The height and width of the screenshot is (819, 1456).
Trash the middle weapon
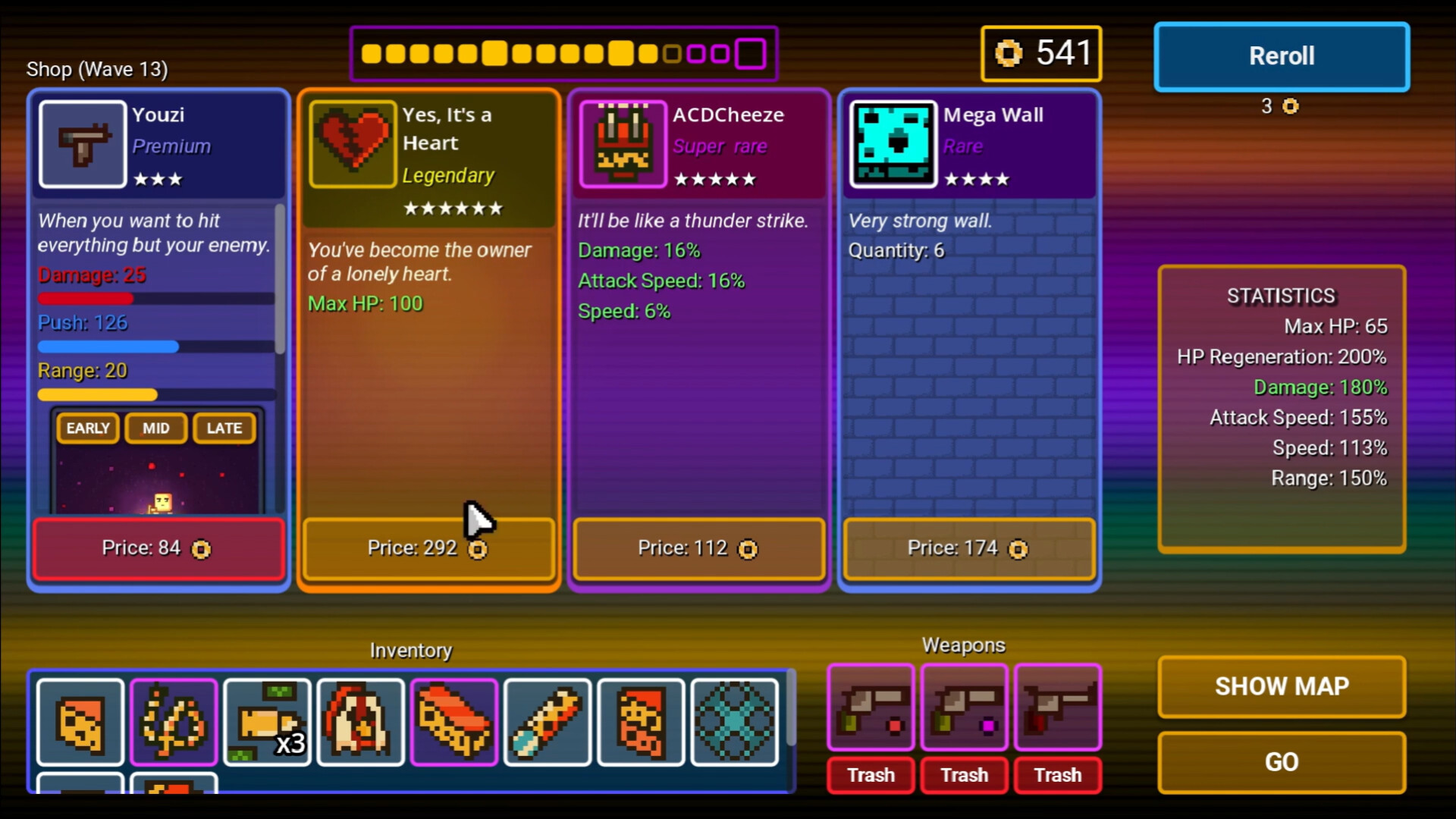964,775
